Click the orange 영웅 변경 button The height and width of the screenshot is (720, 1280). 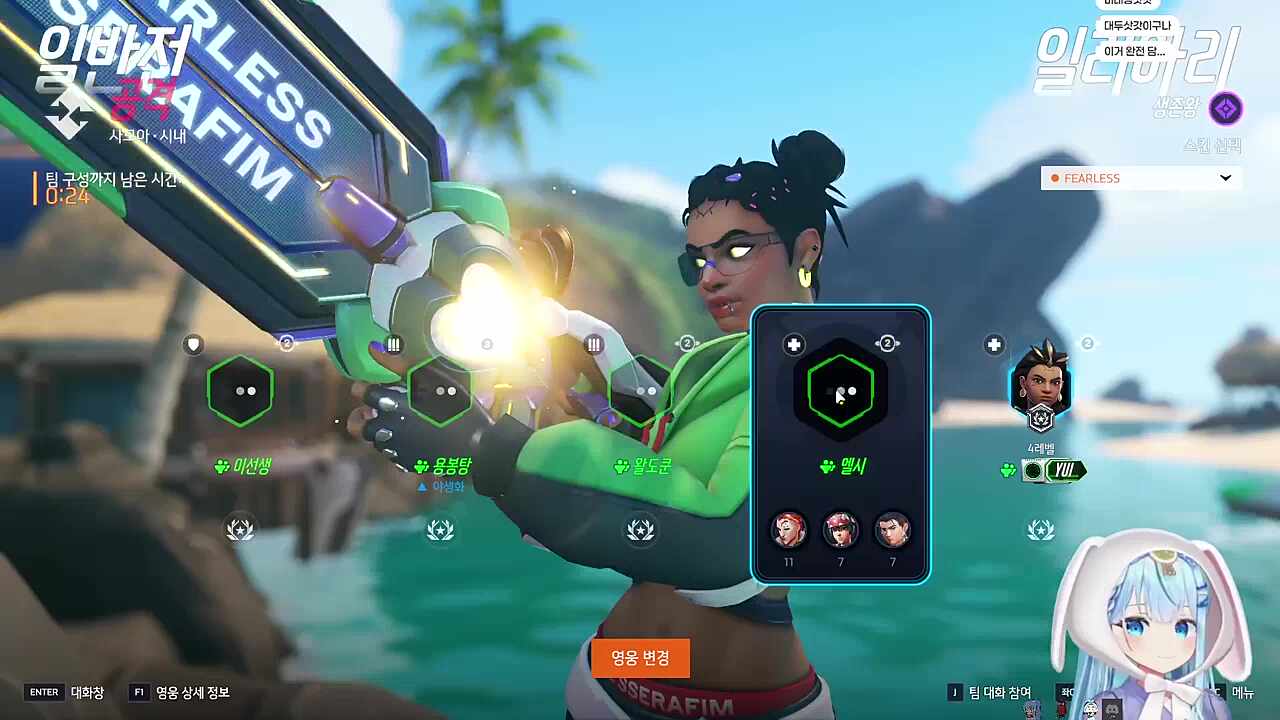(640, 658)
